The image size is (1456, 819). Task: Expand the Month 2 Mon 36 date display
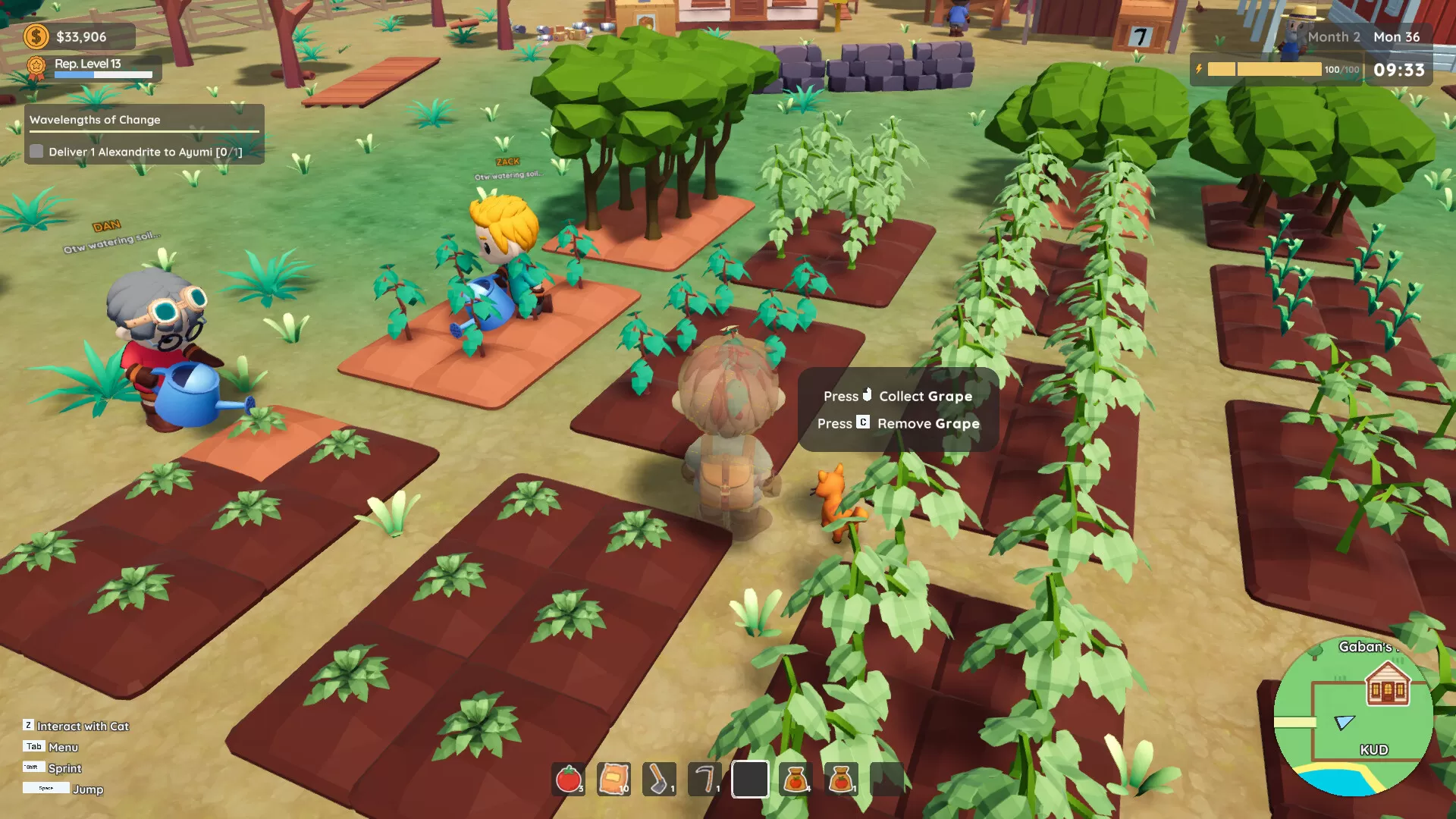(1365, 36)
